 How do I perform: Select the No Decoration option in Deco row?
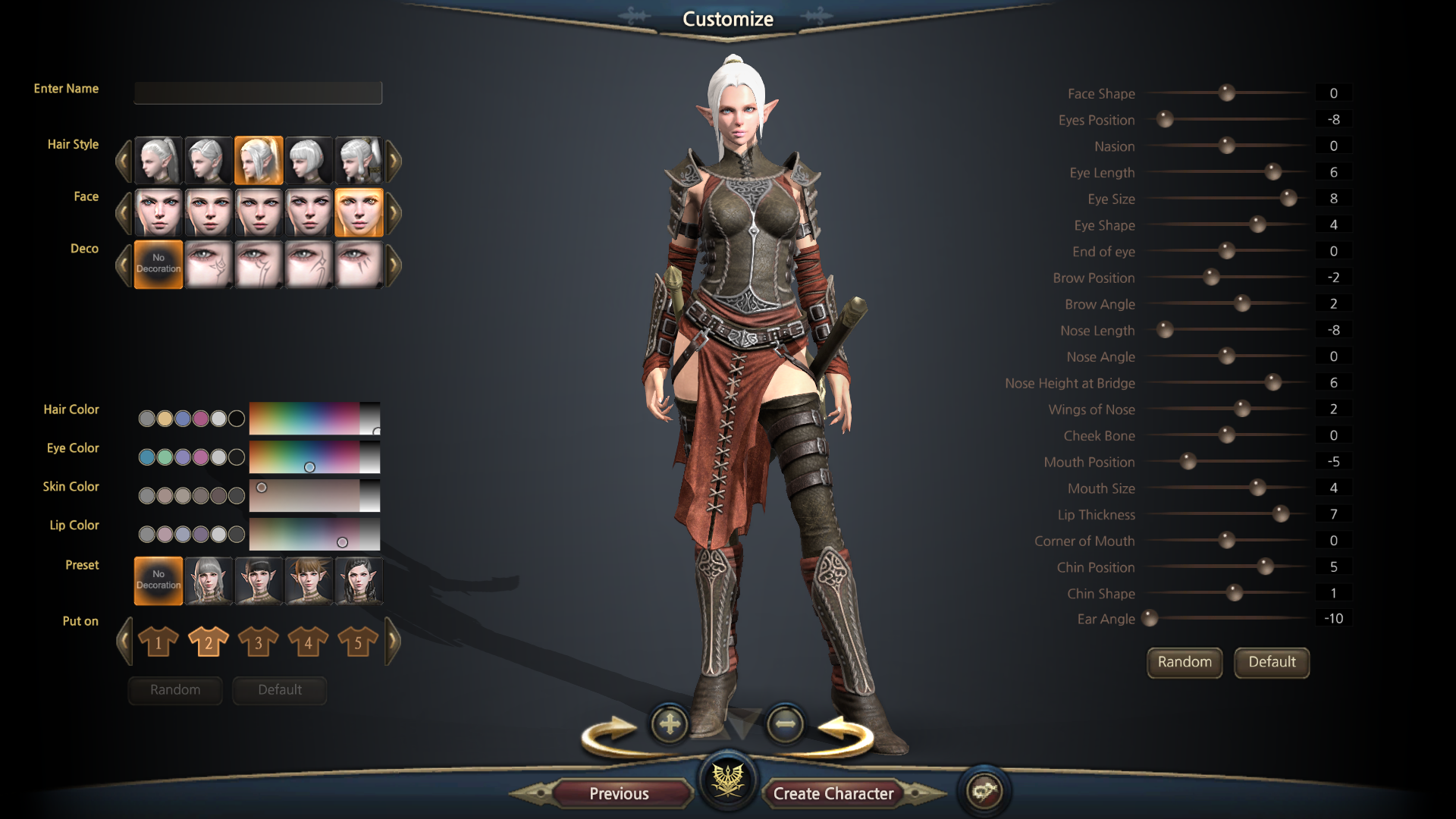(x=158, y=264)
